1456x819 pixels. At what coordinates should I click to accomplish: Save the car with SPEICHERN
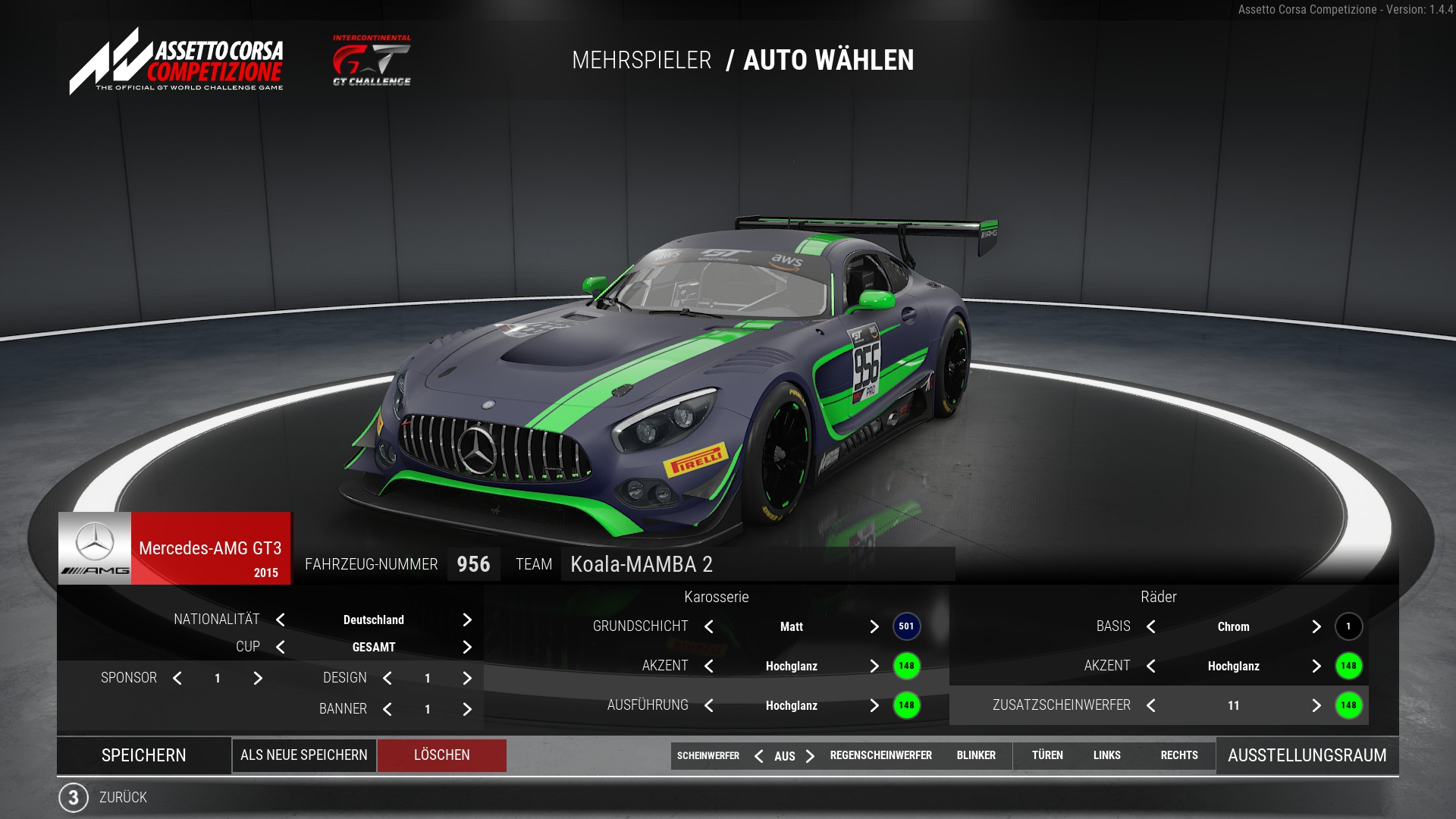(x=144, y=755)
